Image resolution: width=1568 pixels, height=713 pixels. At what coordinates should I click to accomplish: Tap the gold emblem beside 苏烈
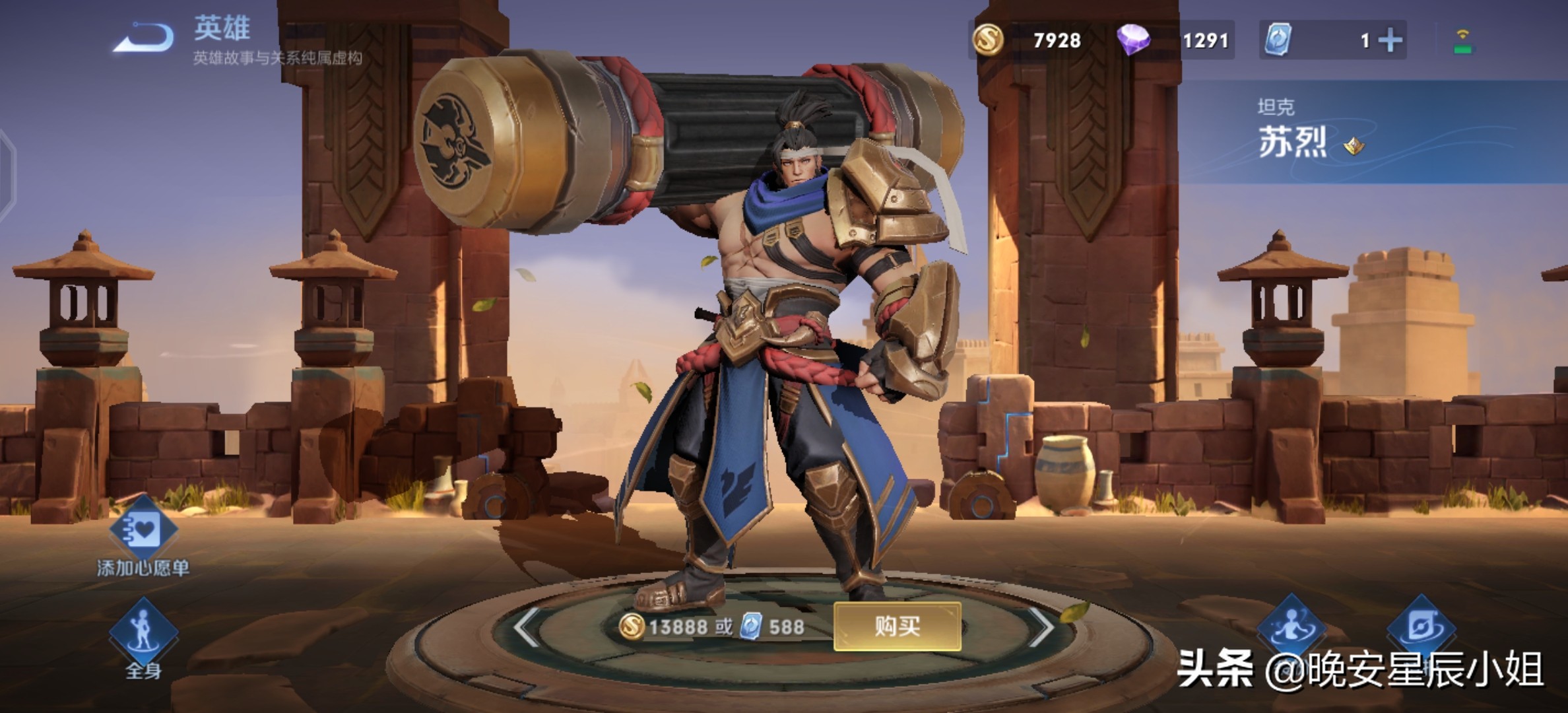coord(1354,145)
